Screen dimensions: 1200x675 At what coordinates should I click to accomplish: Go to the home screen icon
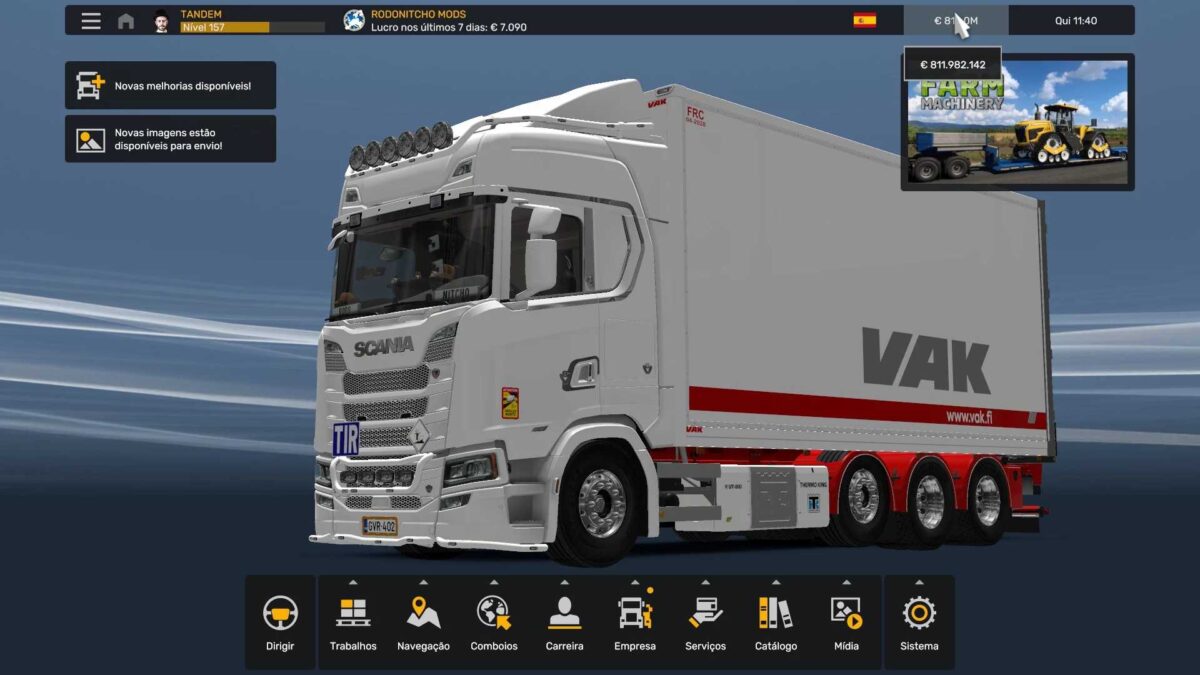click(x=126, y=21)
